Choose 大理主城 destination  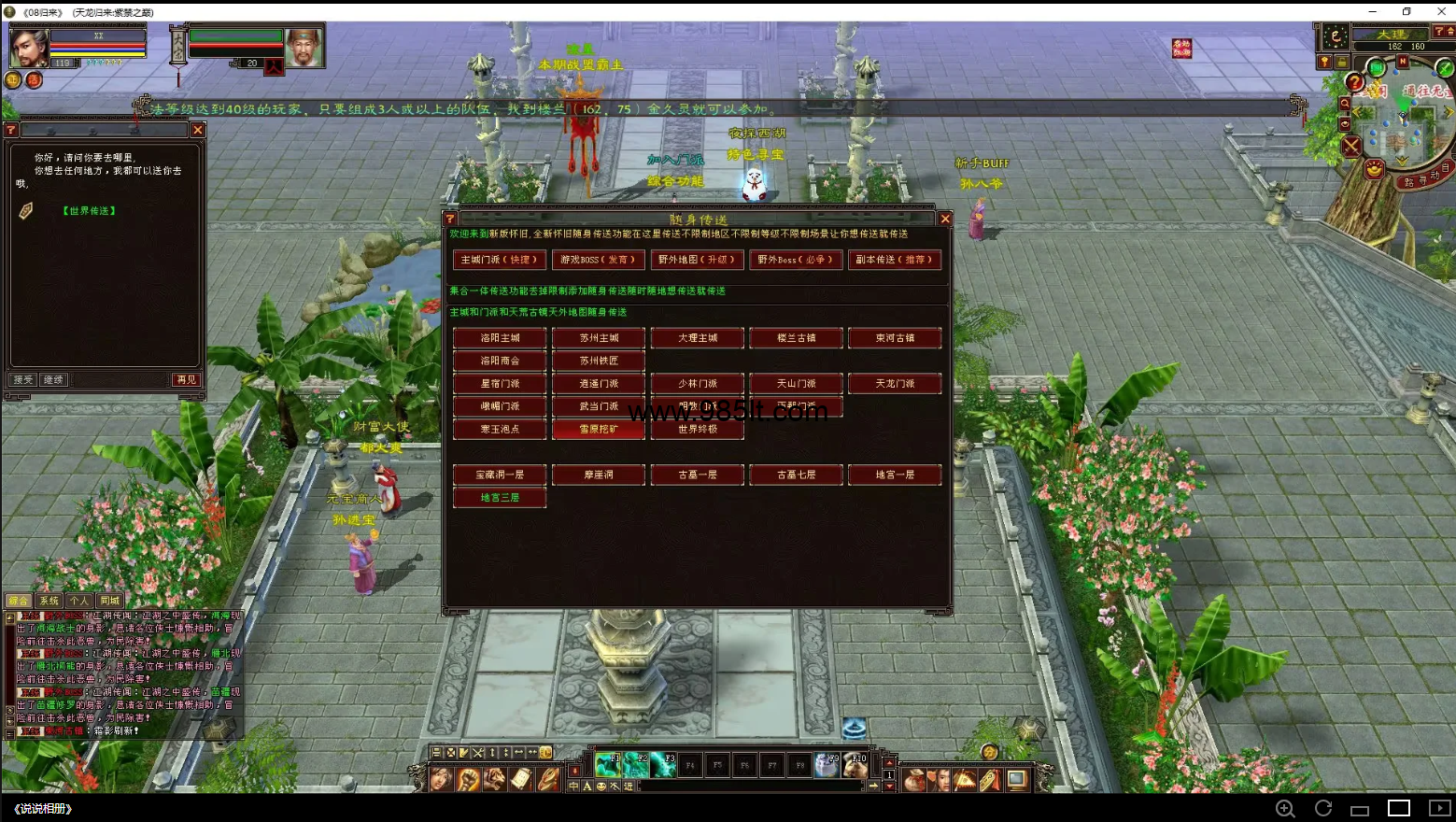tap(698, 338)
